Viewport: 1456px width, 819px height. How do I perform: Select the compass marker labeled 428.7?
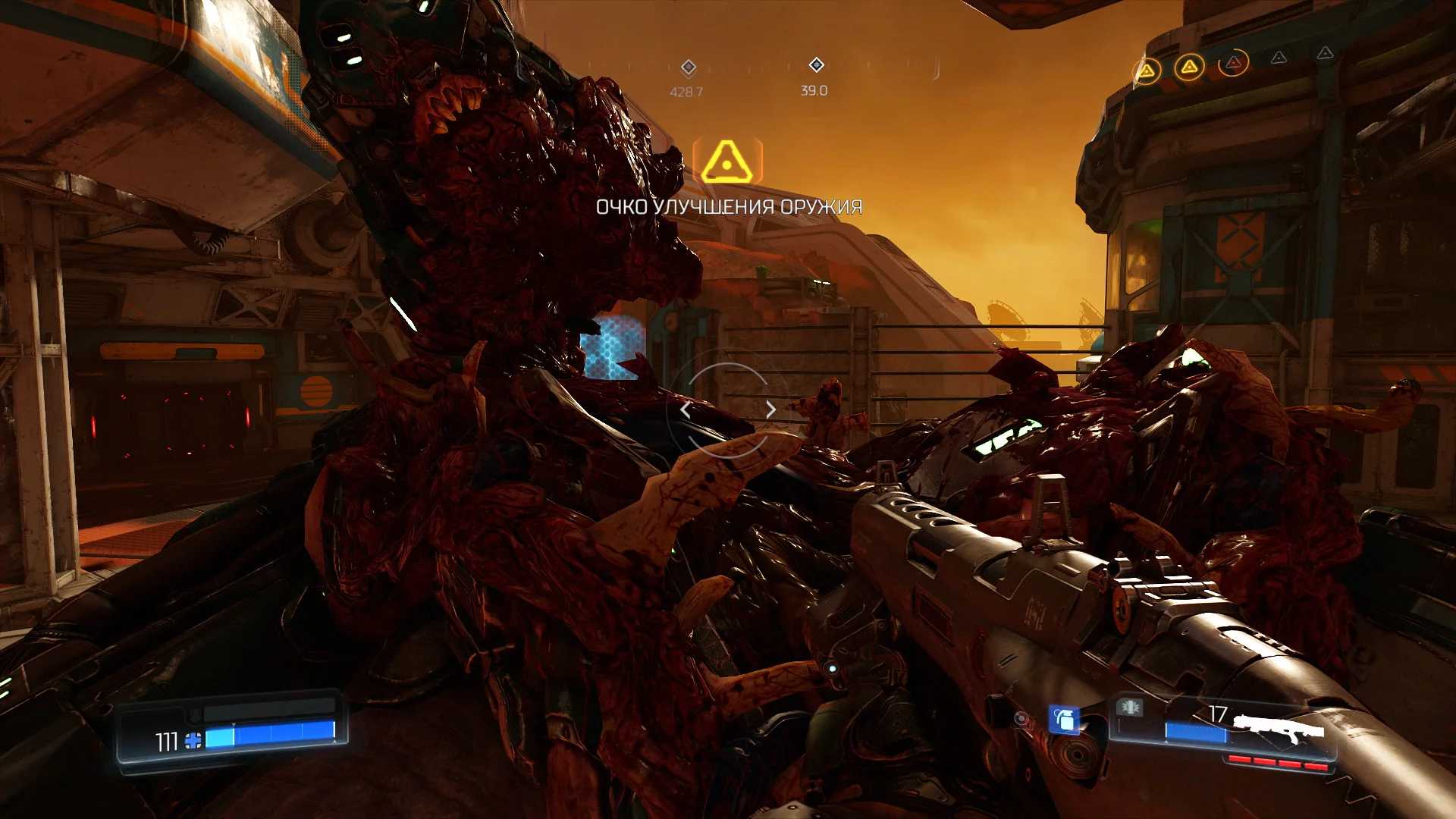[688, 68]
